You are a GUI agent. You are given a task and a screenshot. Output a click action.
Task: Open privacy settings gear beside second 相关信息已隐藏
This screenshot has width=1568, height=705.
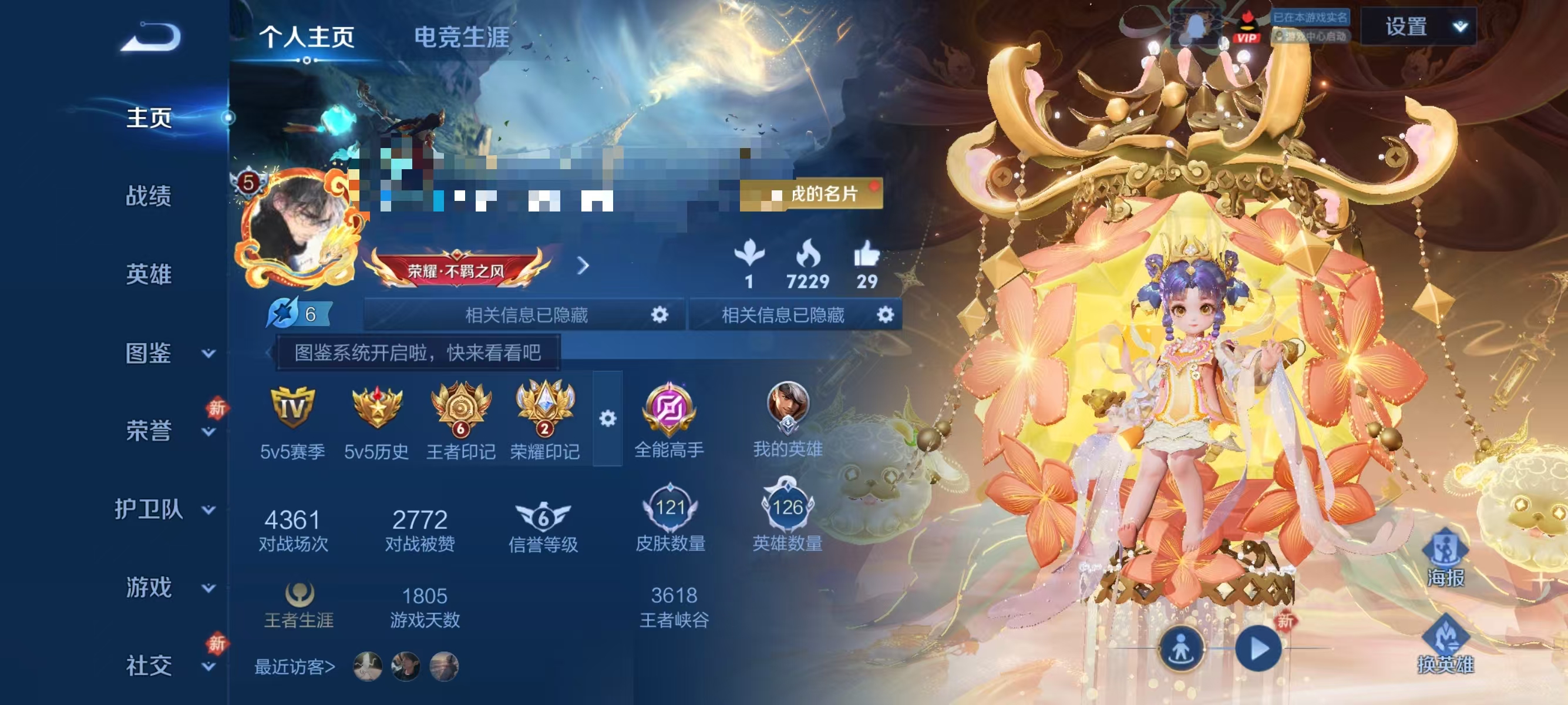[886, 315]
